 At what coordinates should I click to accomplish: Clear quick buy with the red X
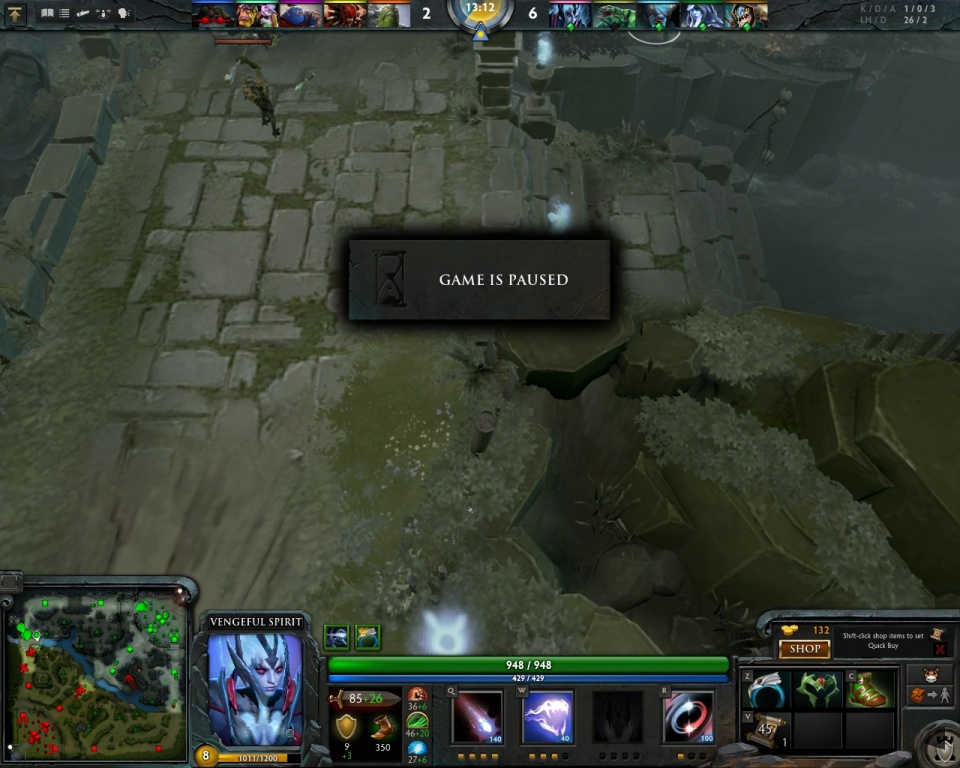coord(940,649)
